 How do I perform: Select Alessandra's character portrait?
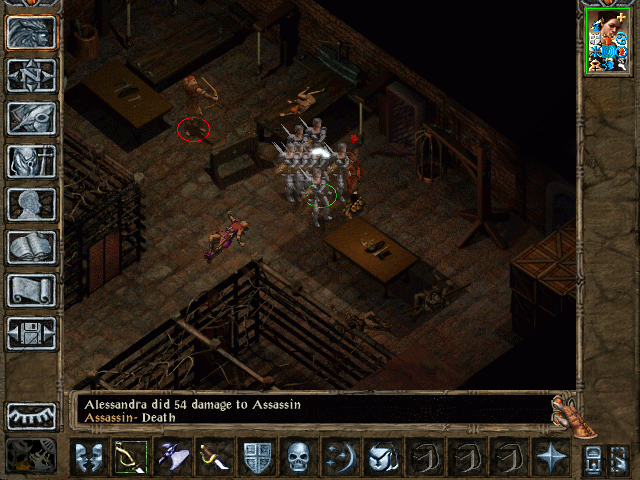(x=606, y=46)
